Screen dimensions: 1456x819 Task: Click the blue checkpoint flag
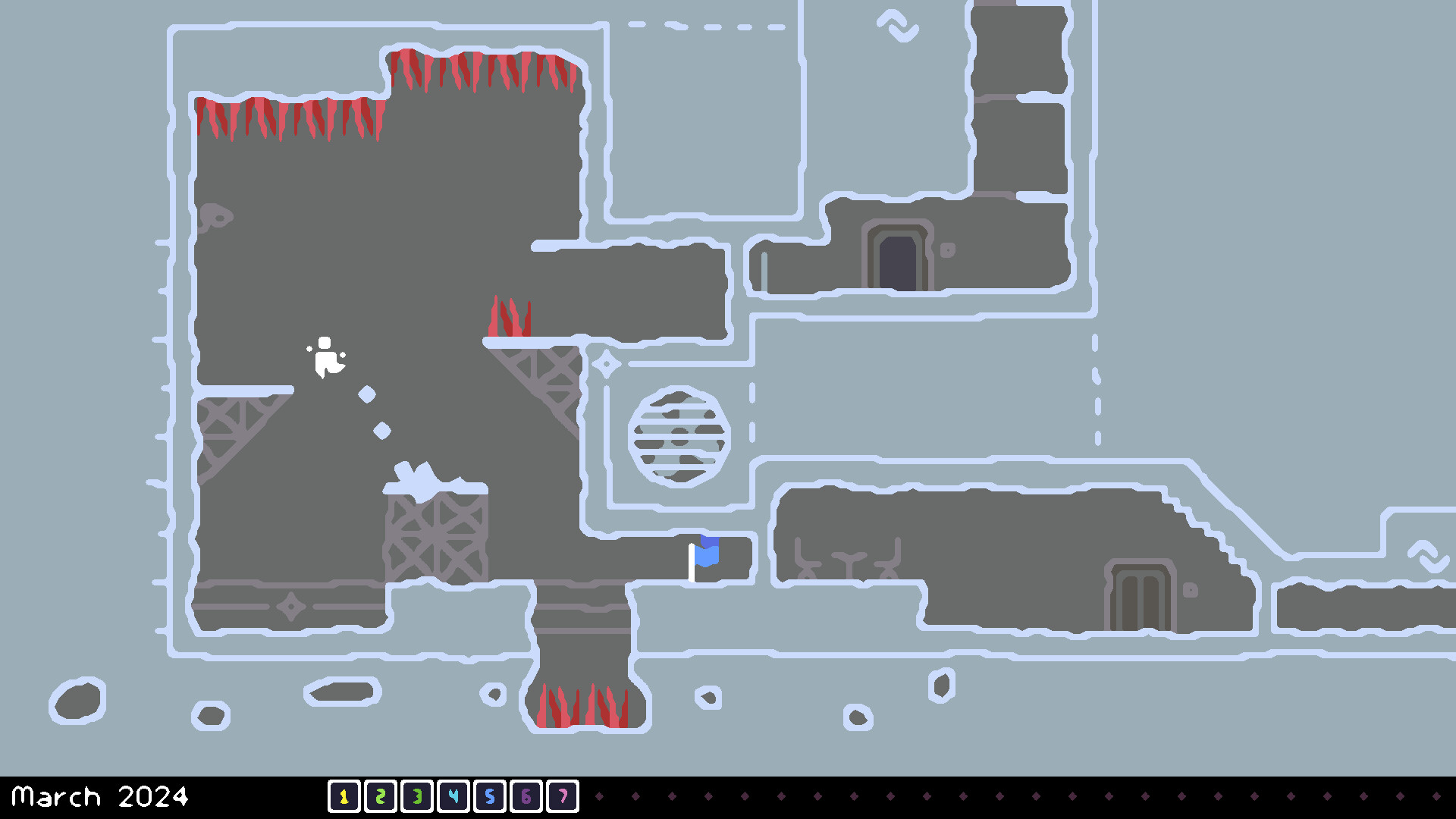(x=708, y=553)
